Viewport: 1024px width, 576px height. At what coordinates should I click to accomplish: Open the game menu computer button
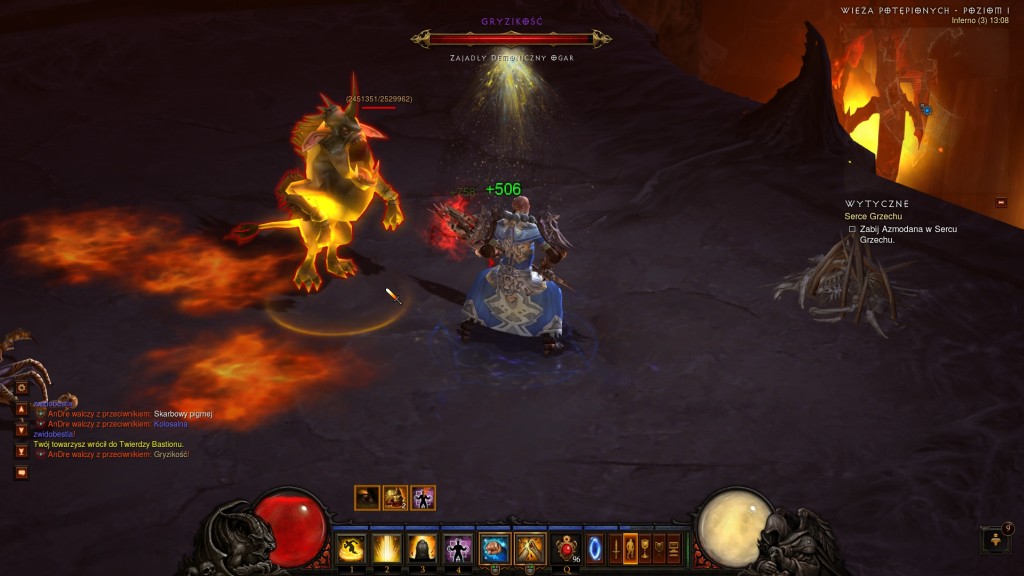pos(674,548)
